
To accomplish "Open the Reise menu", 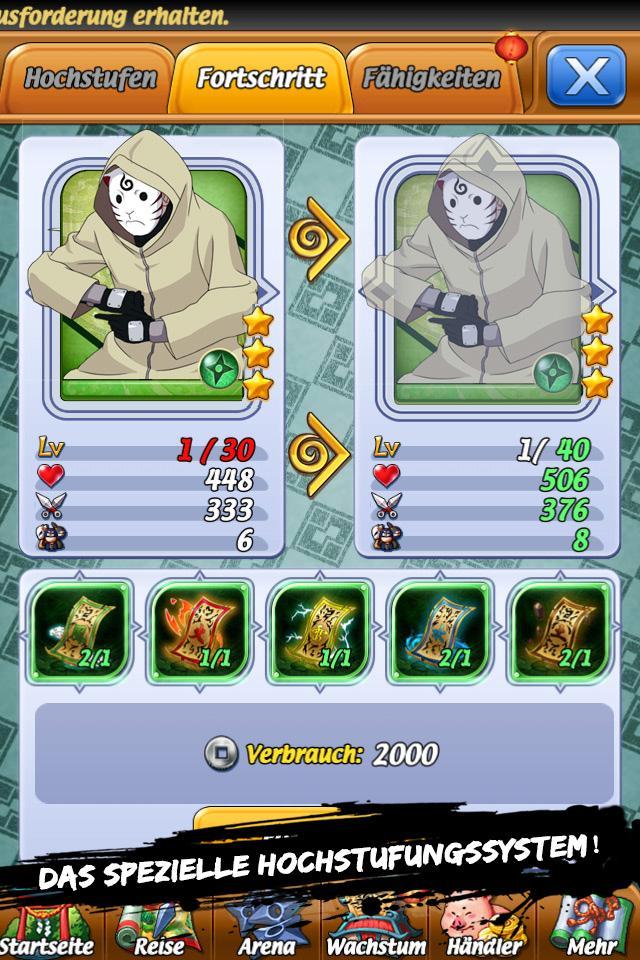I will coord(159,930).
